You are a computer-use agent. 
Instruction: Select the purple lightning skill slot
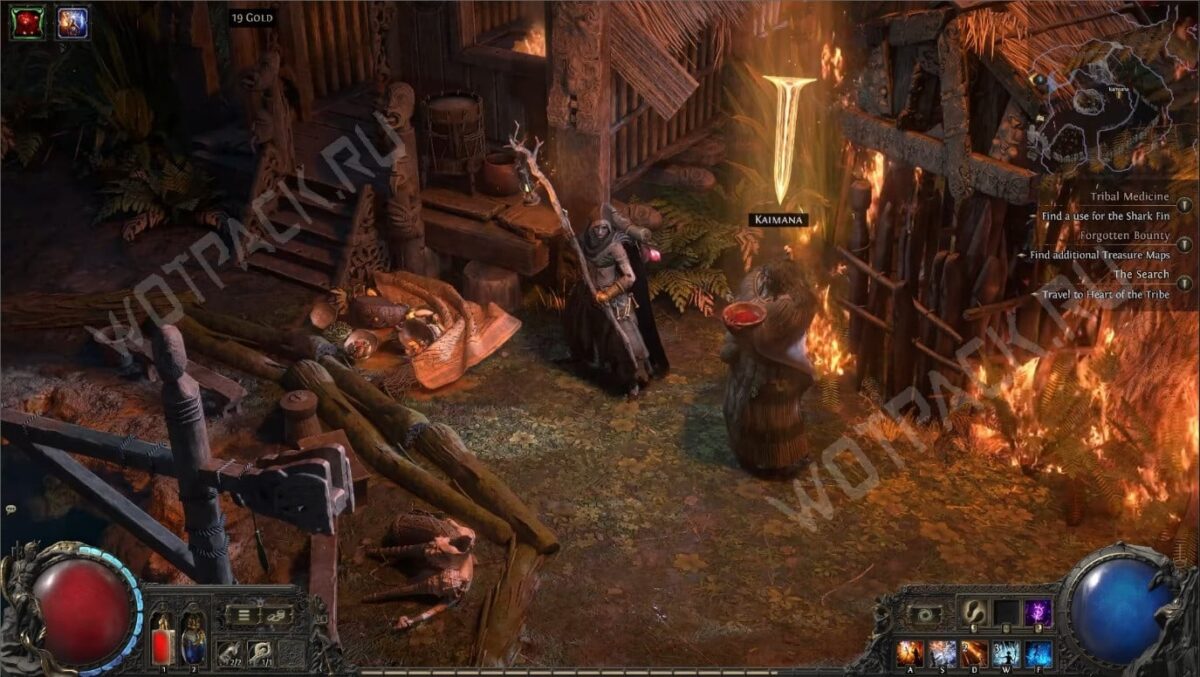pos(1038,612)
